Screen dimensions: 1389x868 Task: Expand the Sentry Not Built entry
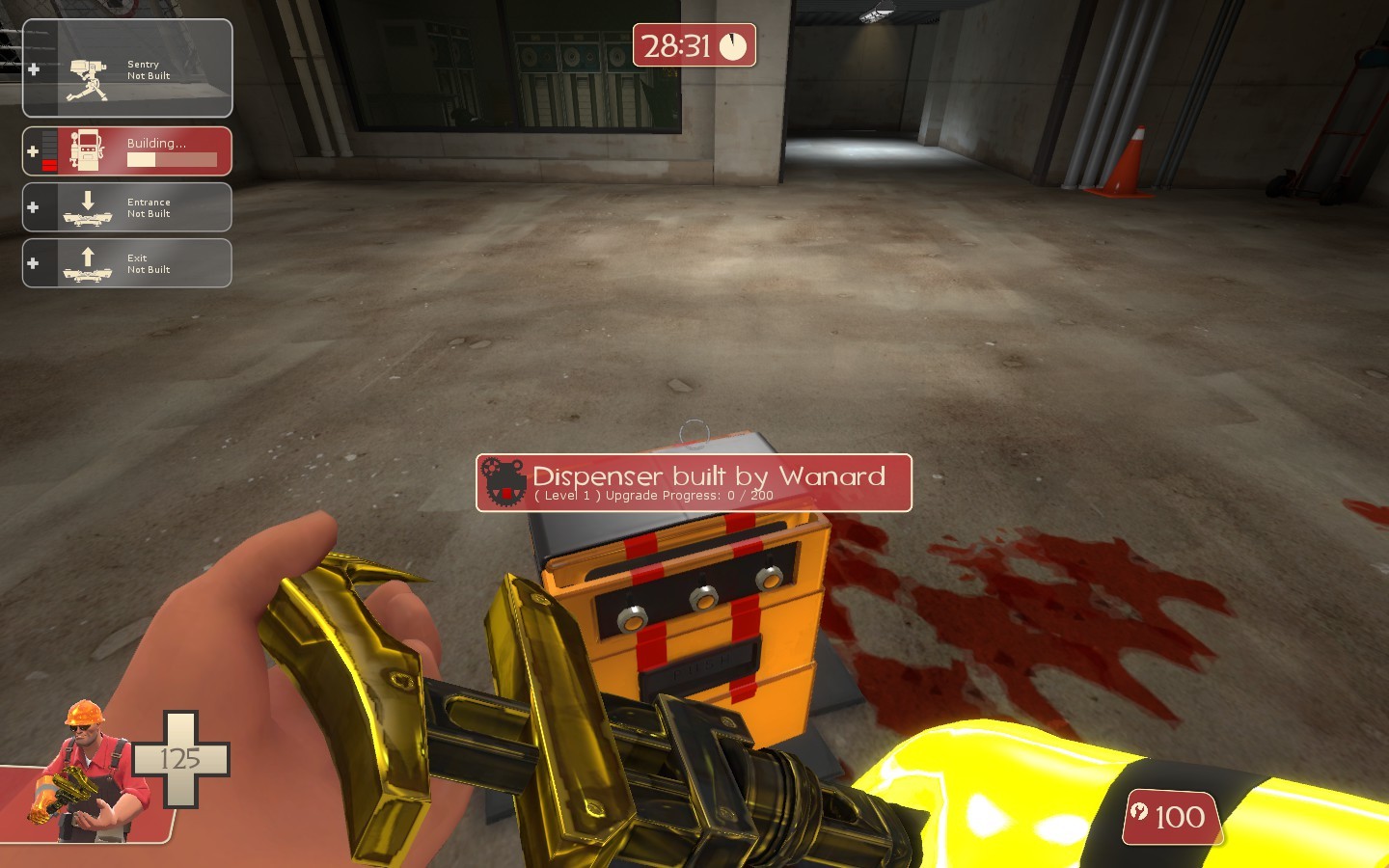tap(127, 68)
